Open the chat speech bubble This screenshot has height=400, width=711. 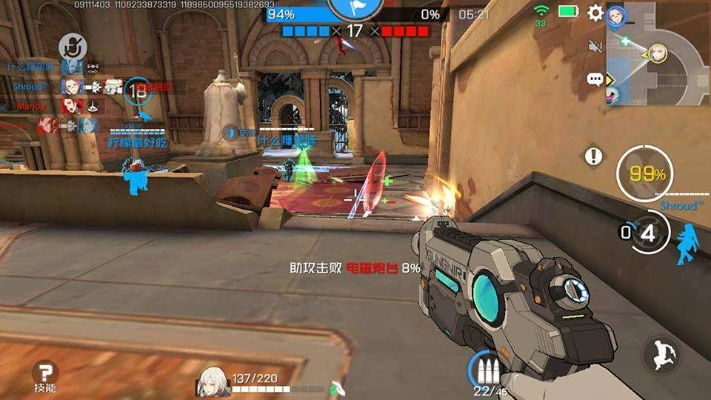click(595, 79)
